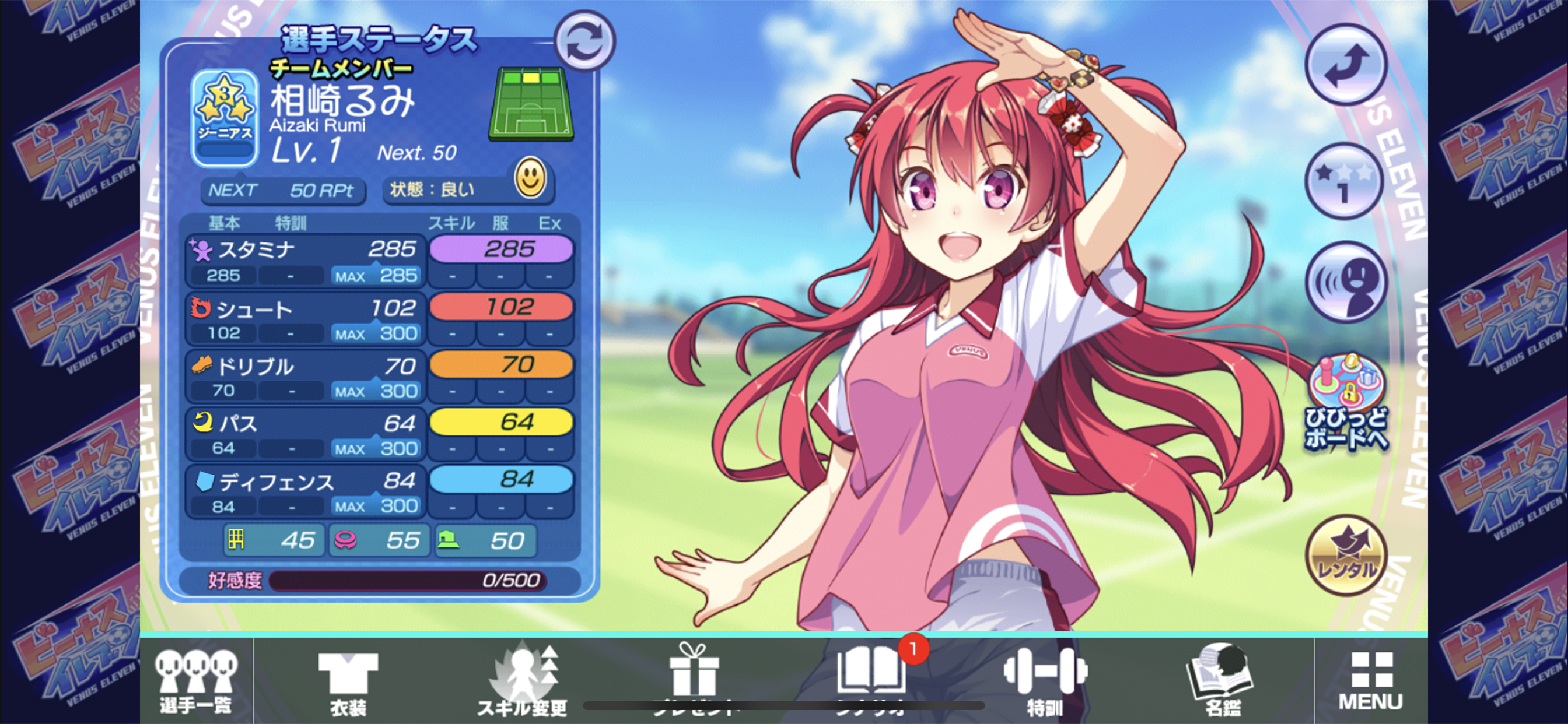Image resolution: width=1568 pixels, height=724 pixels.
Task: Select the スタミナ stat row
Action: tap(306, 261)
